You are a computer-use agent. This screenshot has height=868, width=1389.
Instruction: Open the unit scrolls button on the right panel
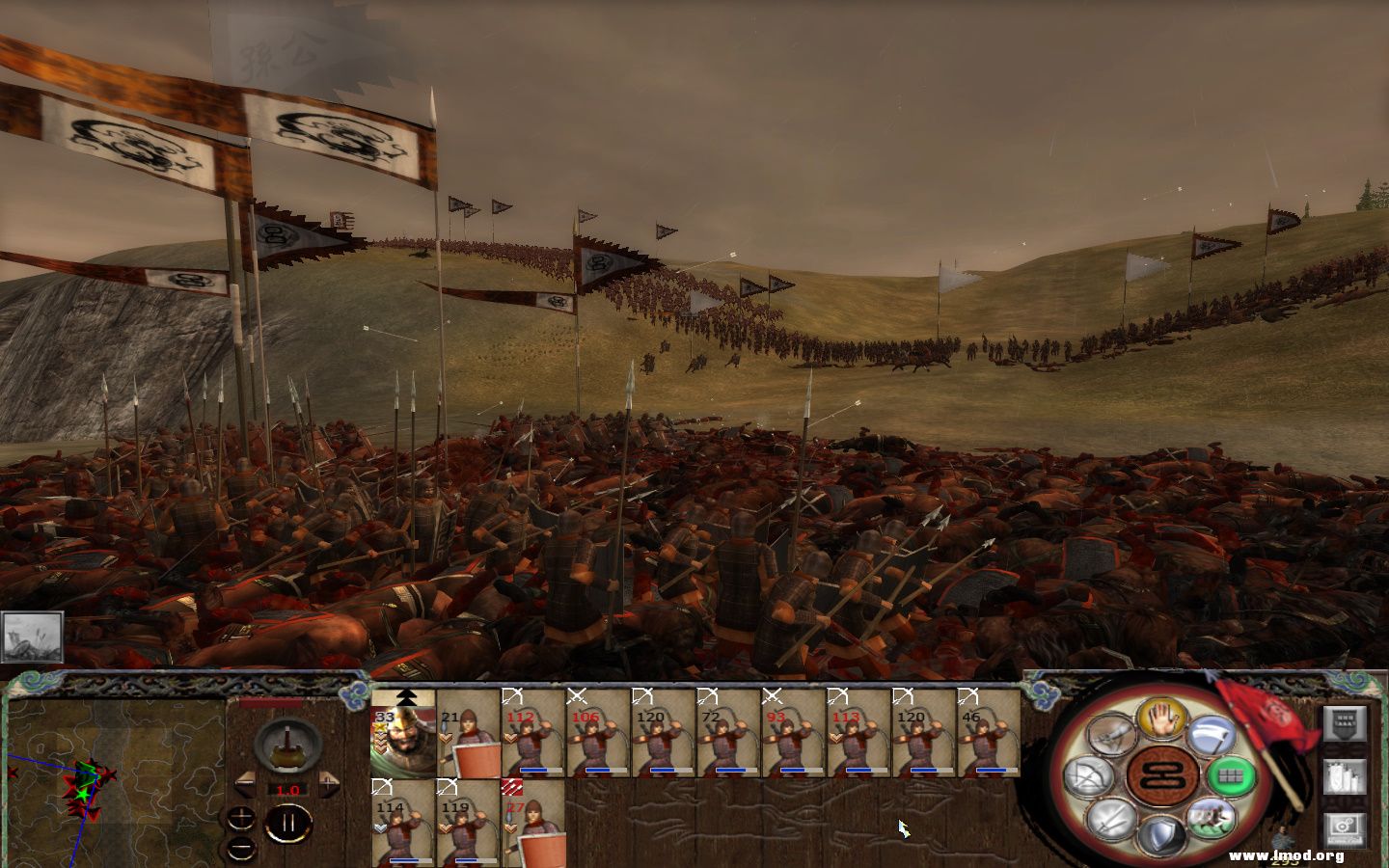click(x=1346, y=776)
